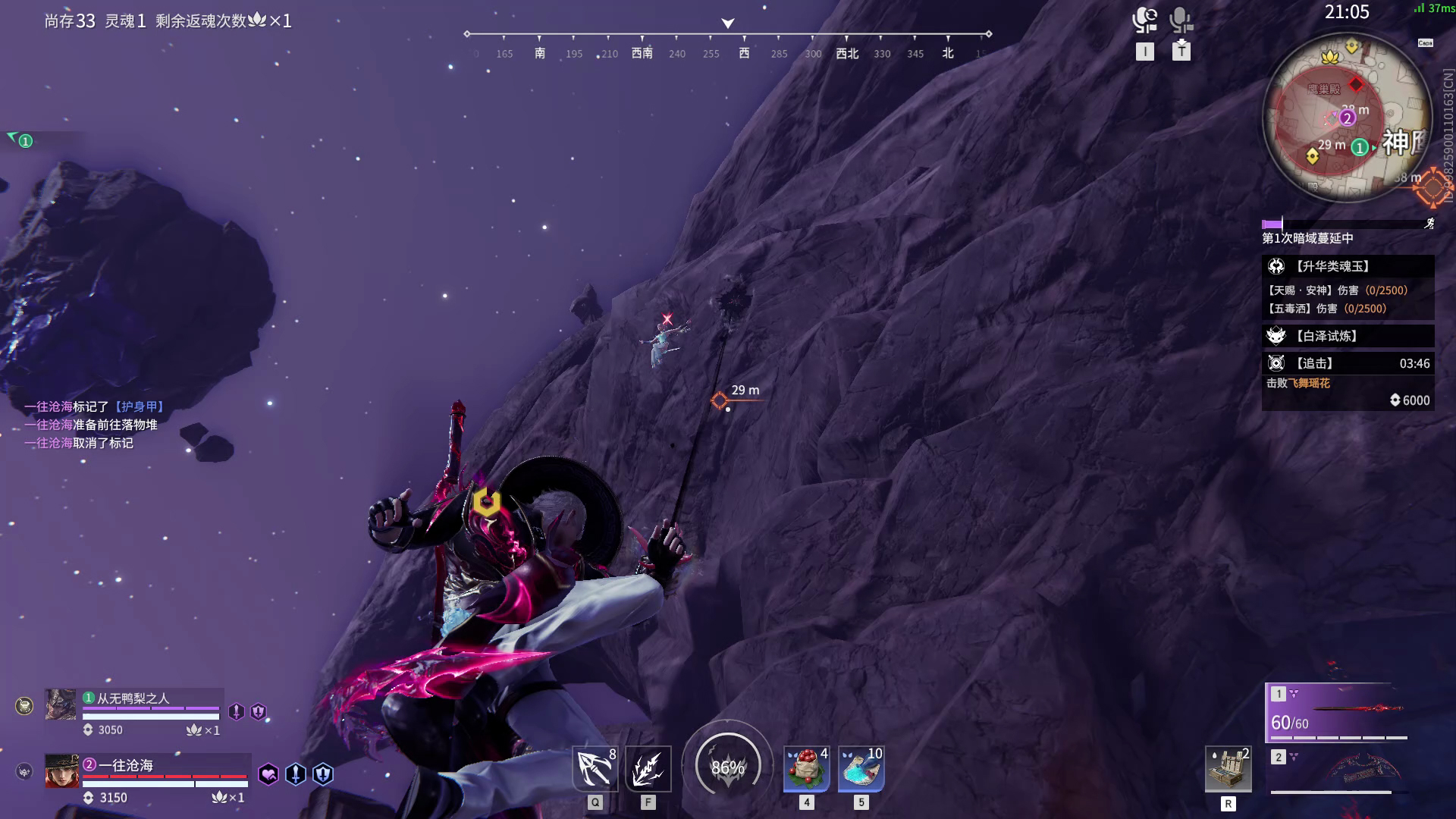This screenshot has width=1456, height=819.
Task: Use the red berry pouch item
Action: point(806,769)
